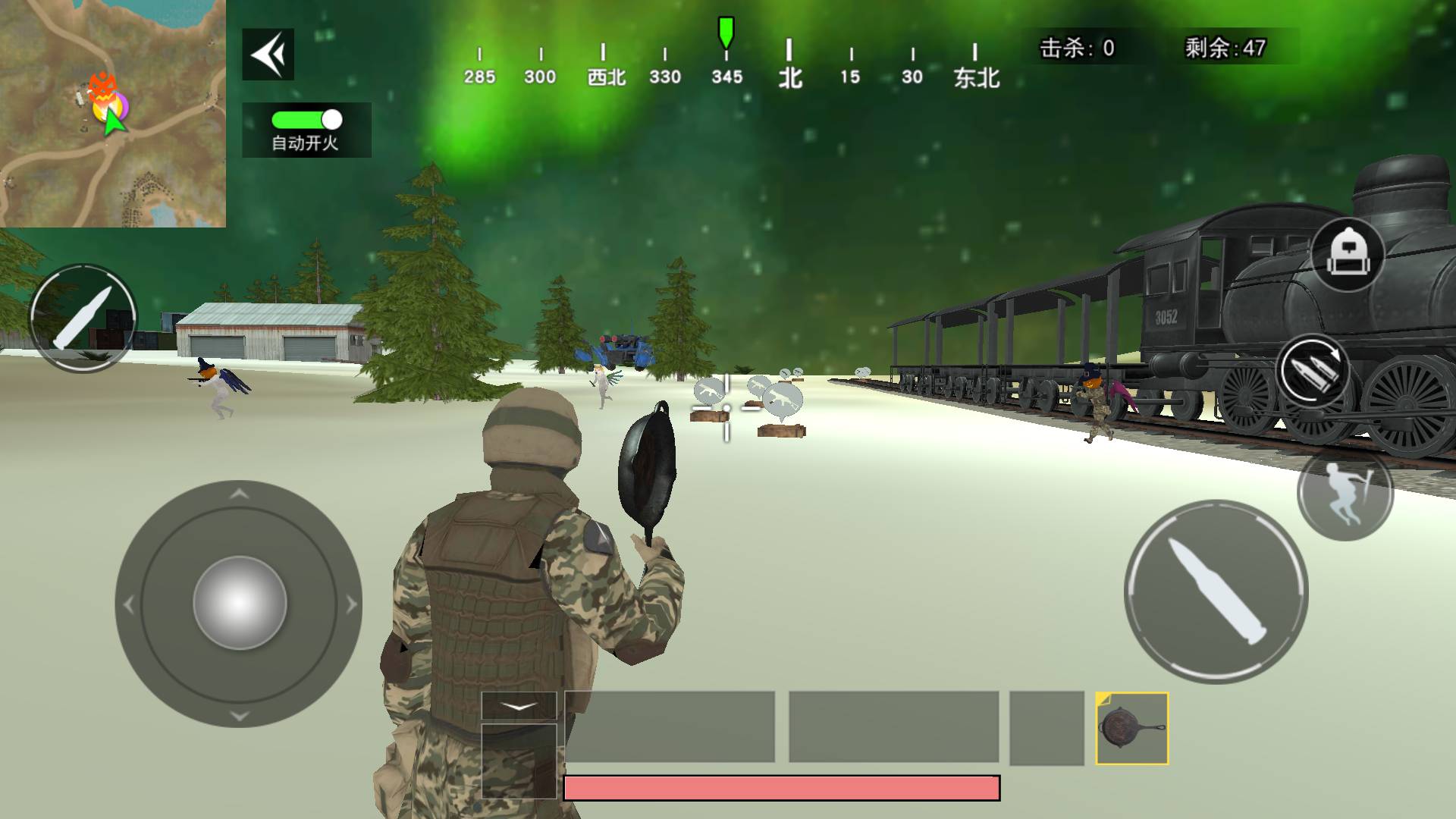Collapse the hotbar with the down arrow
Screen dimensions: 1456x819
pyautogui.click(x=519, y=706)
